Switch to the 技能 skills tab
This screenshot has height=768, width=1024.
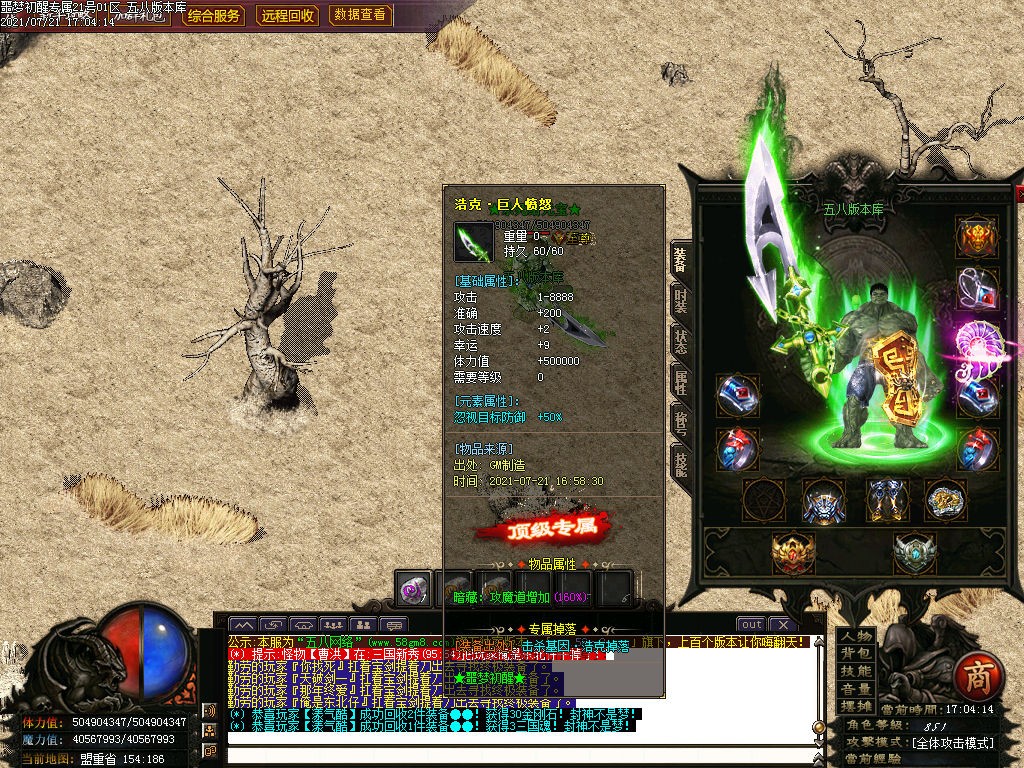click(x=680, y=462)
